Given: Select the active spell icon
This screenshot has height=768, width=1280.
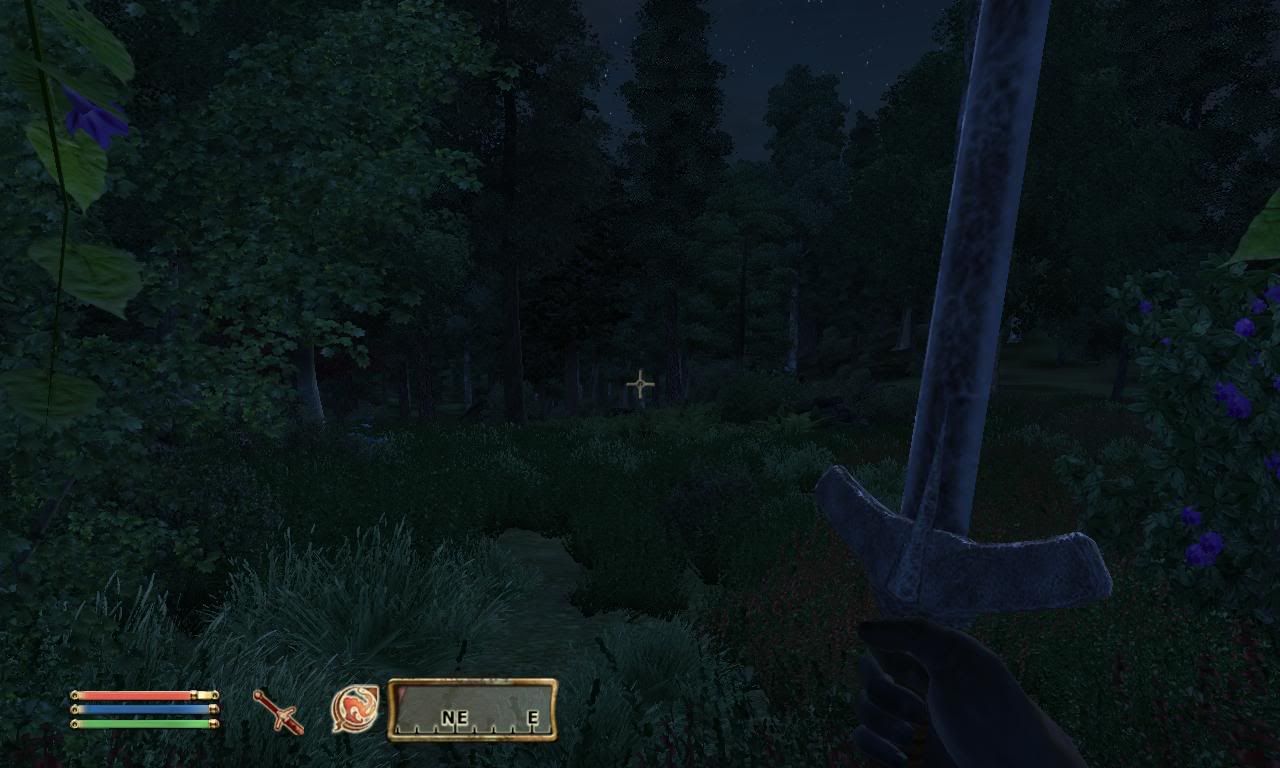Looking at the screenshot, I should (355, 708).
